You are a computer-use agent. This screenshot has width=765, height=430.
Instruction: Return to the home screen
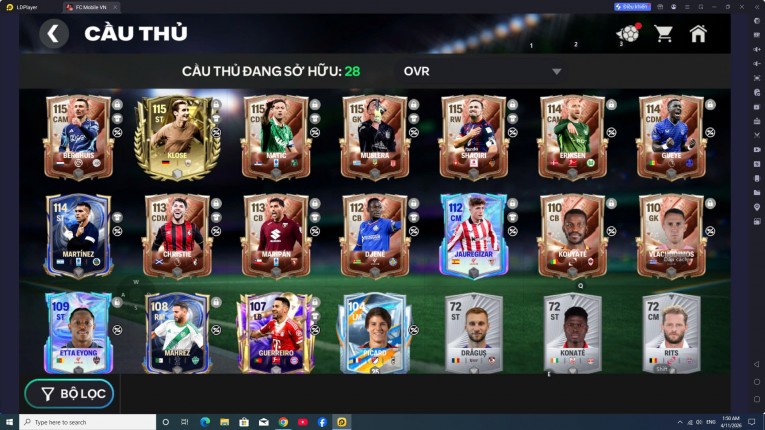698,34
